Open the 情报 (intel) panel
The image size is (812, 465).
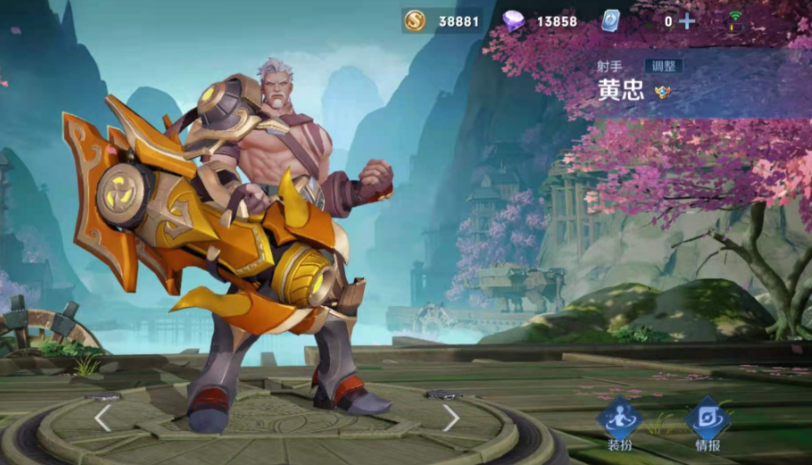705,422
